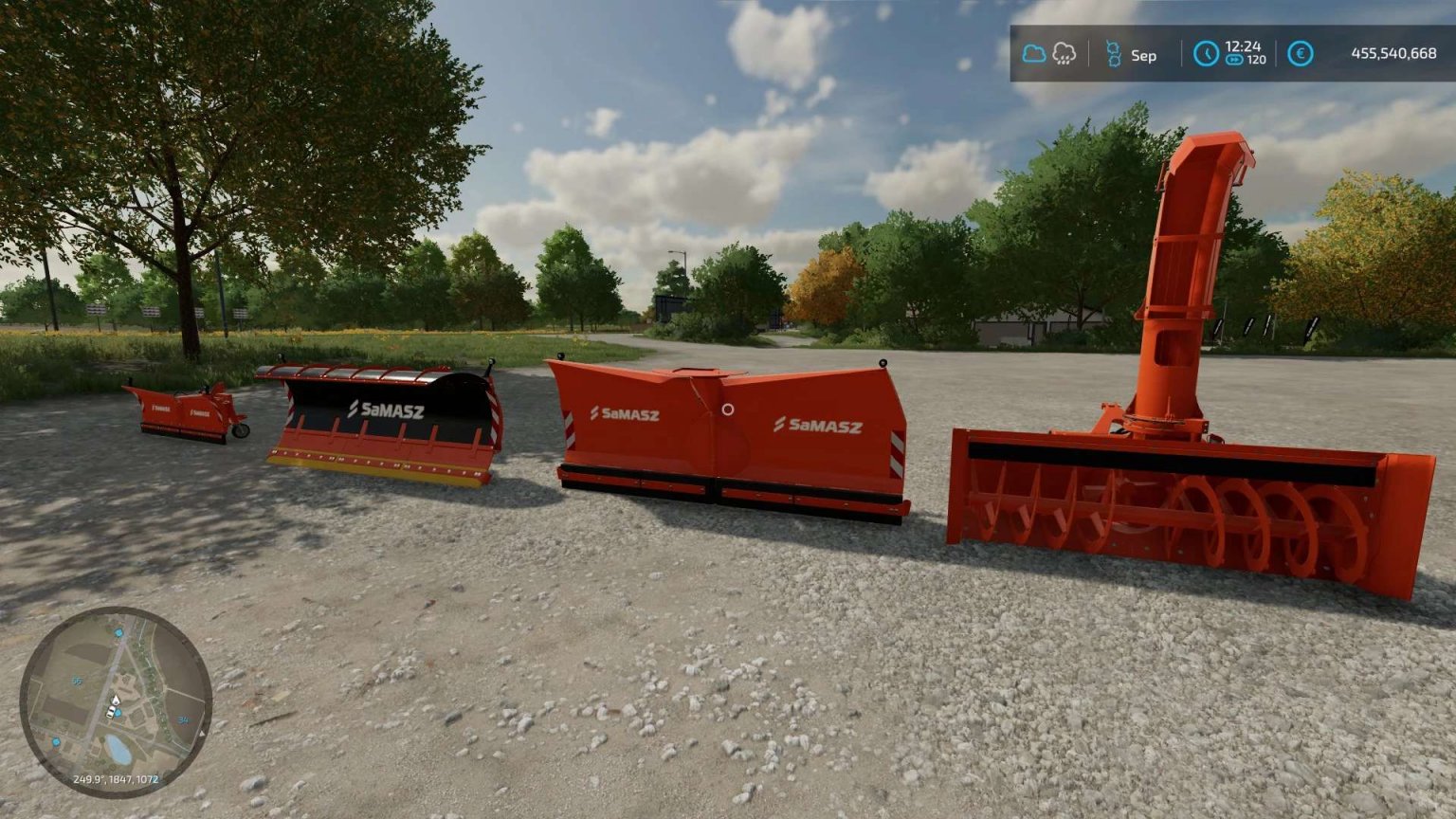The height and width of the screenshot is (819, 1456).
Task: Click the coordinates text under the minimap
Action: [116, 779]
